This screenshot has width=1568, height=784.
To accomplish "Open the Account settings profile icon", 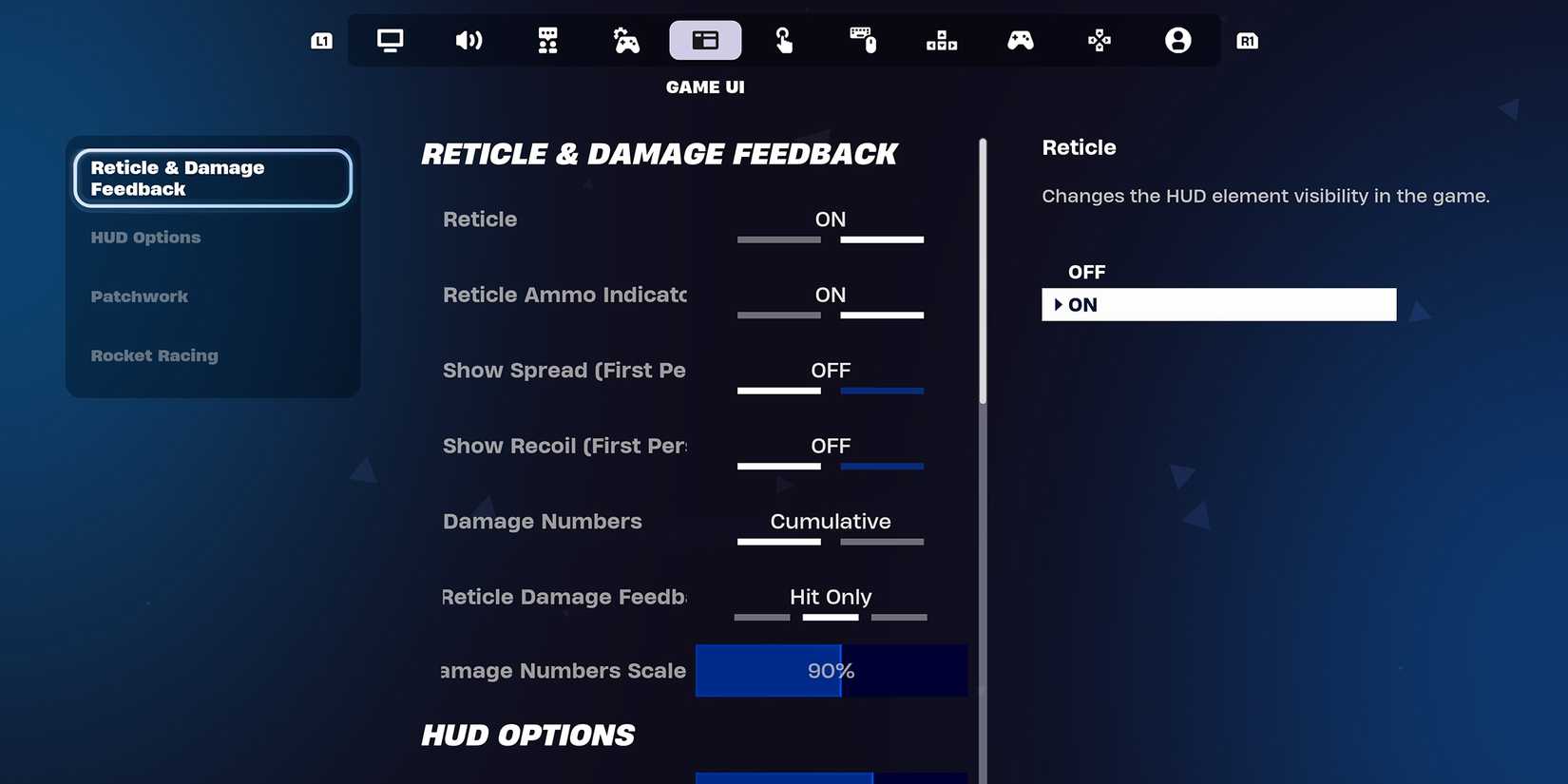I will pyautogui.click(x=1177, y=40).
